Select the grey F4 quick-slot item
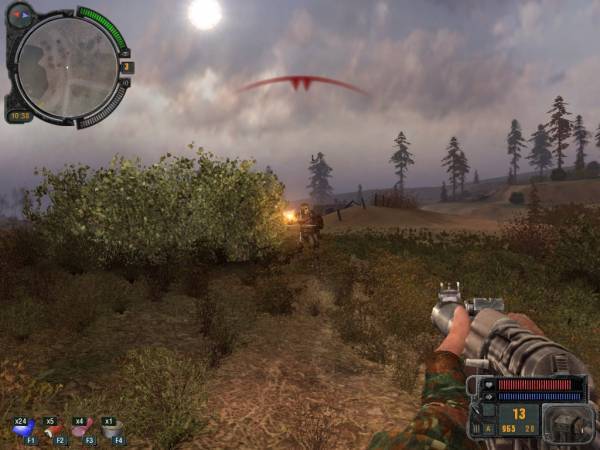Image resolution: width=600 pixels, height=450 pixels. pyautogui.click(x=112, y=428)
